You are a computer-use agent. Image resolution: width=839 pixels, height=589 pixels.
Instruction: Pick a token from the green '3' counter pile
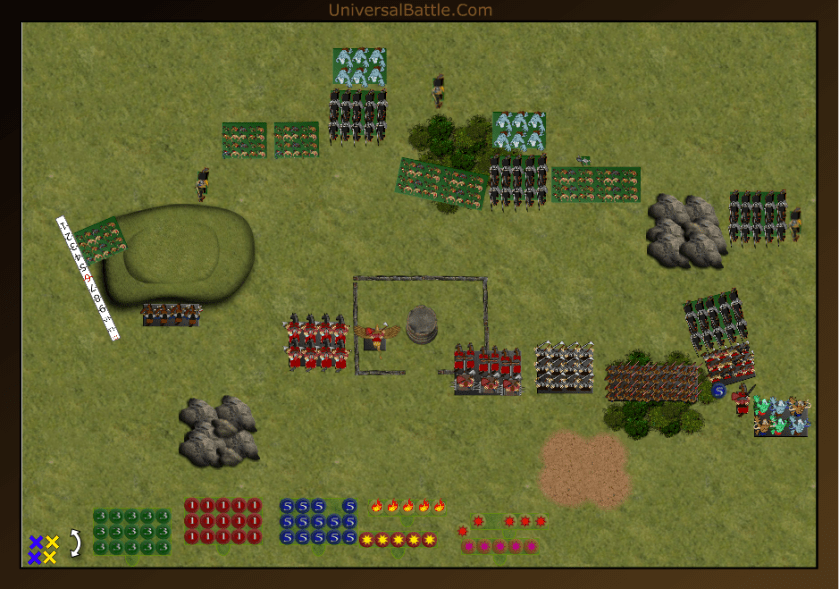tap(132, 531)
